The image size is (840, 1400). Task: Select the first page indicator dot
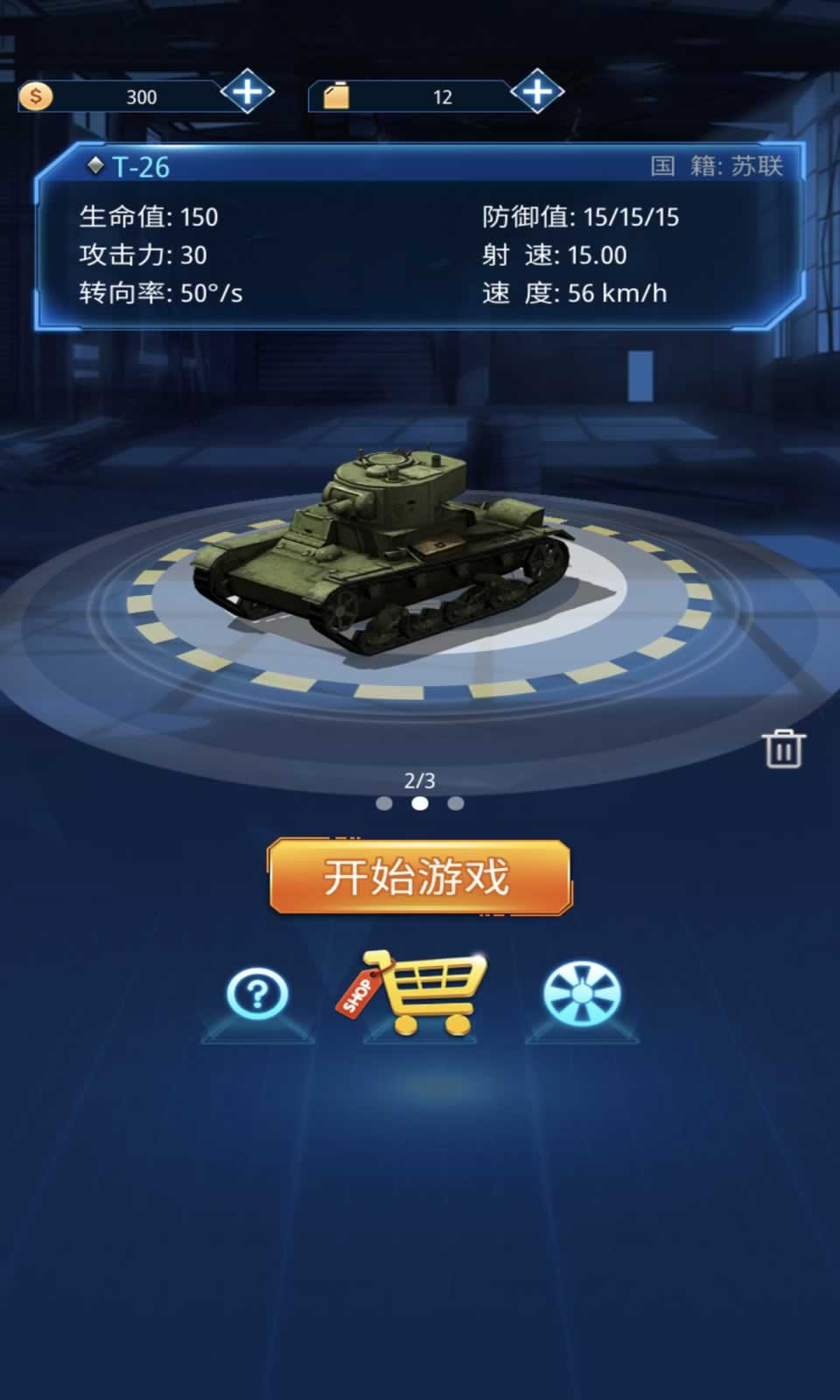coord(383,803)
